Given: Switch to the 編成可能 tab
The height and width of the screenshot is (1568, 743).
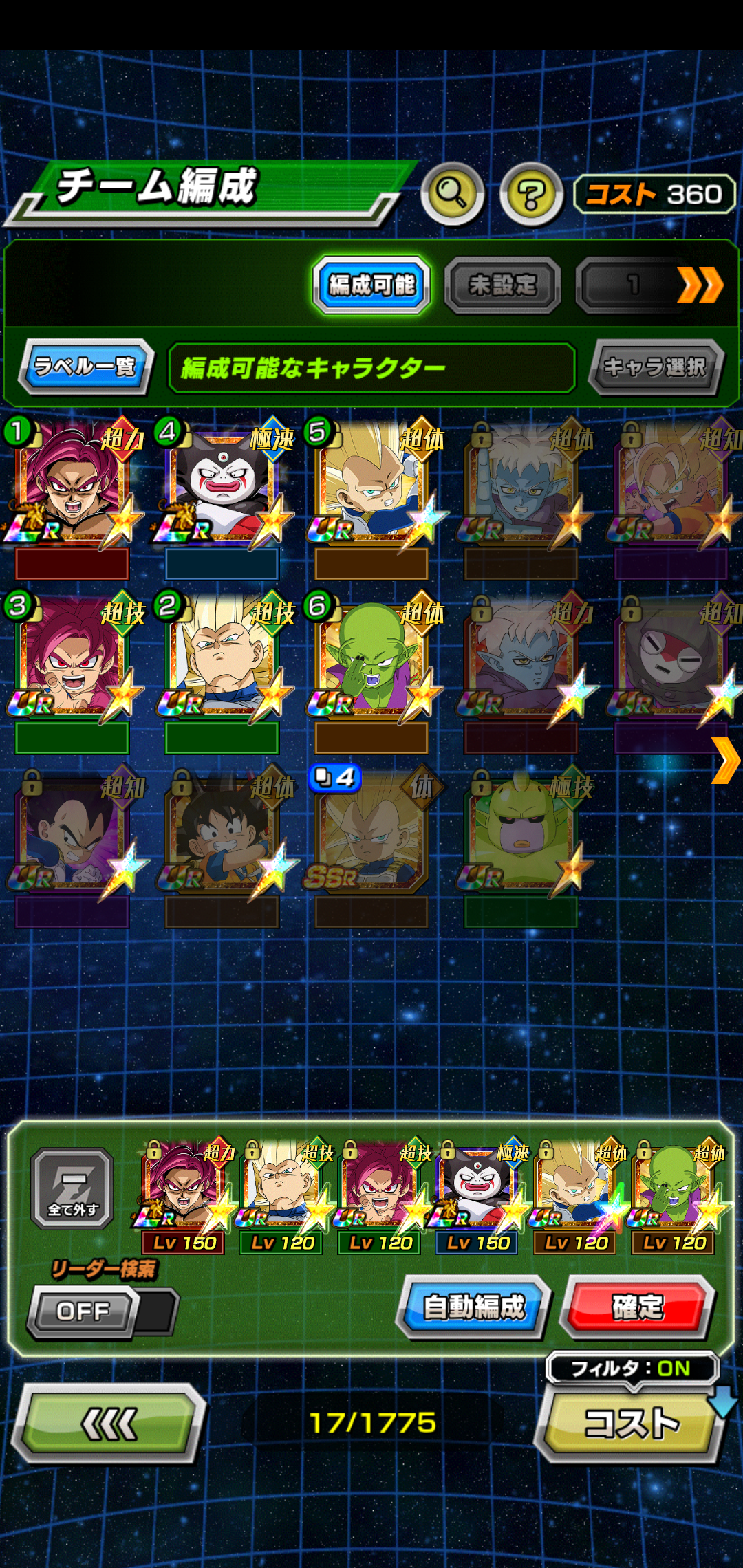Looking at the screenshot, I should [x=371, y=285].
